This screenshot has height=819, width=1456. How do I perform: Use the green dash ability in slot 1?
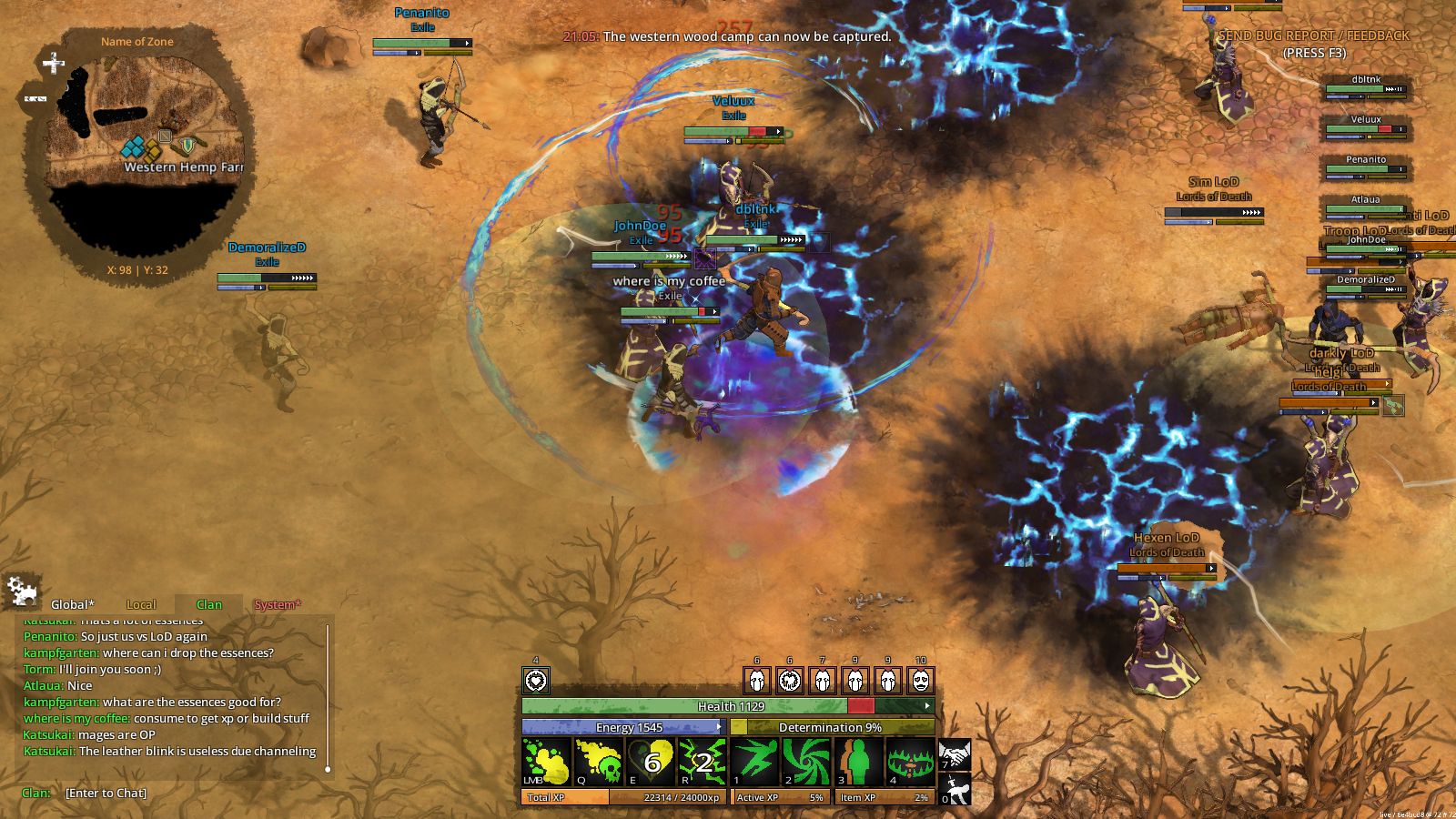pos(755,762)
